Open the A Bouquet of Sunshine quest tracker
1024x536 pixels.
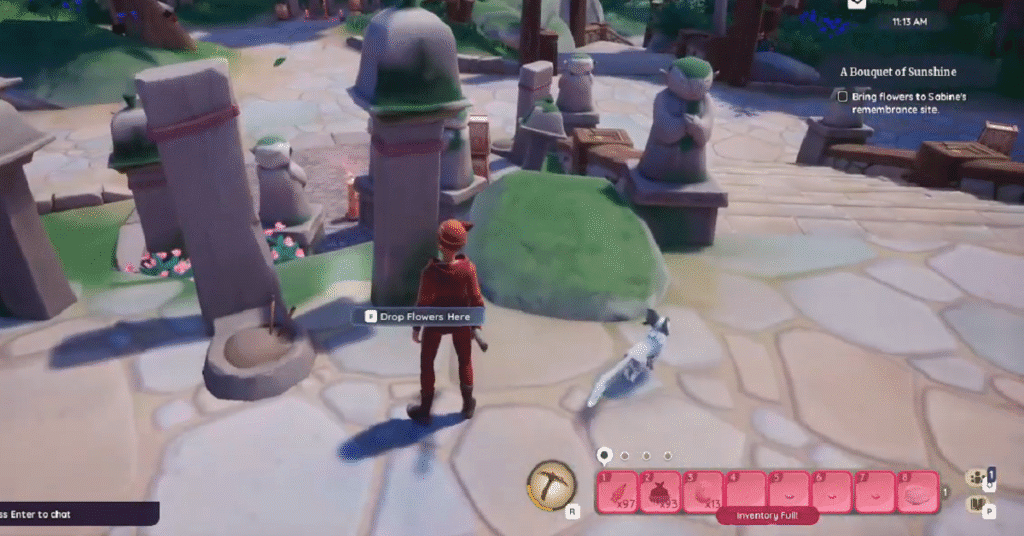pos(898,72)
